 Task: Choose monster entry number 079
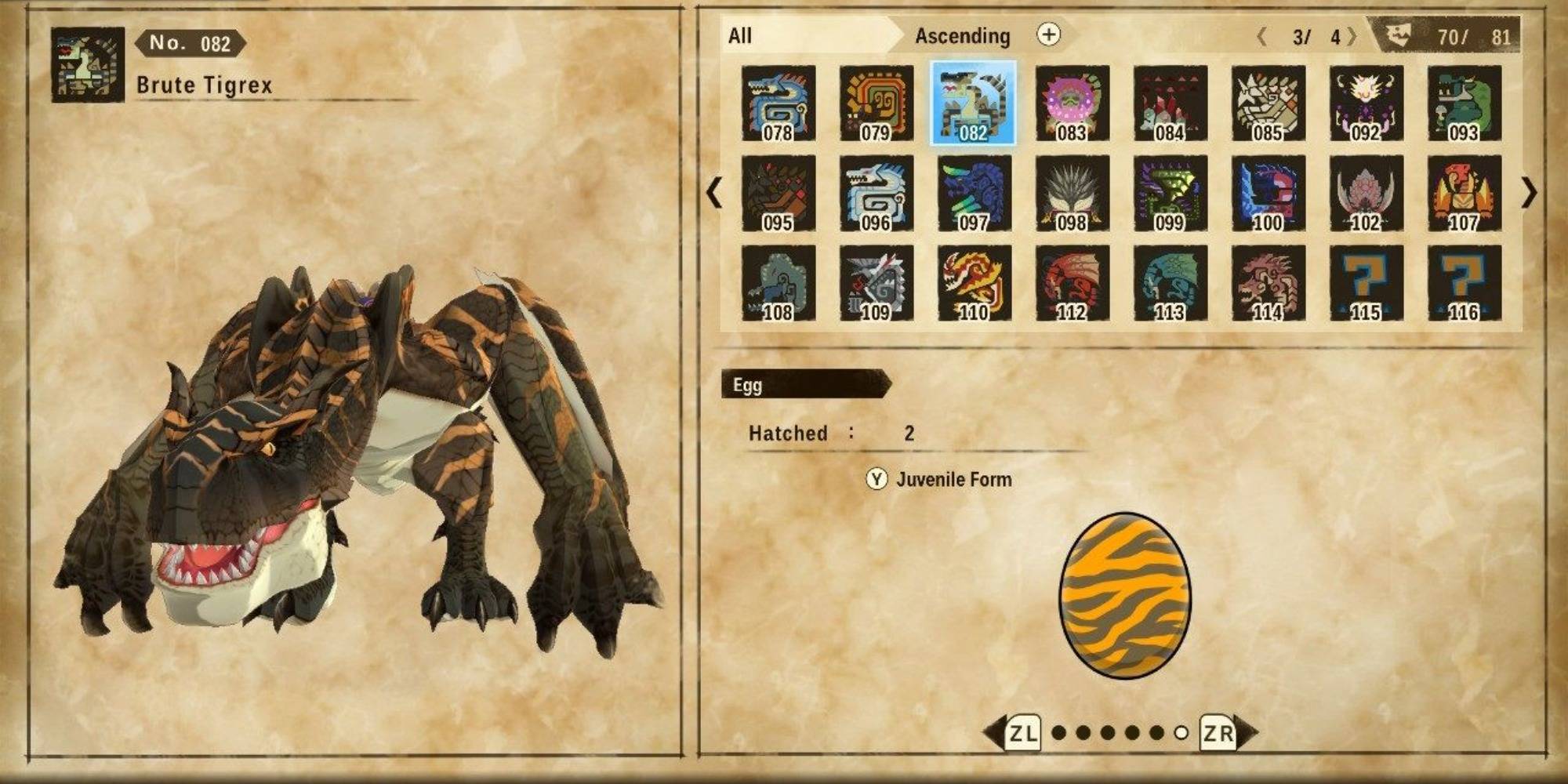(876, 103)
